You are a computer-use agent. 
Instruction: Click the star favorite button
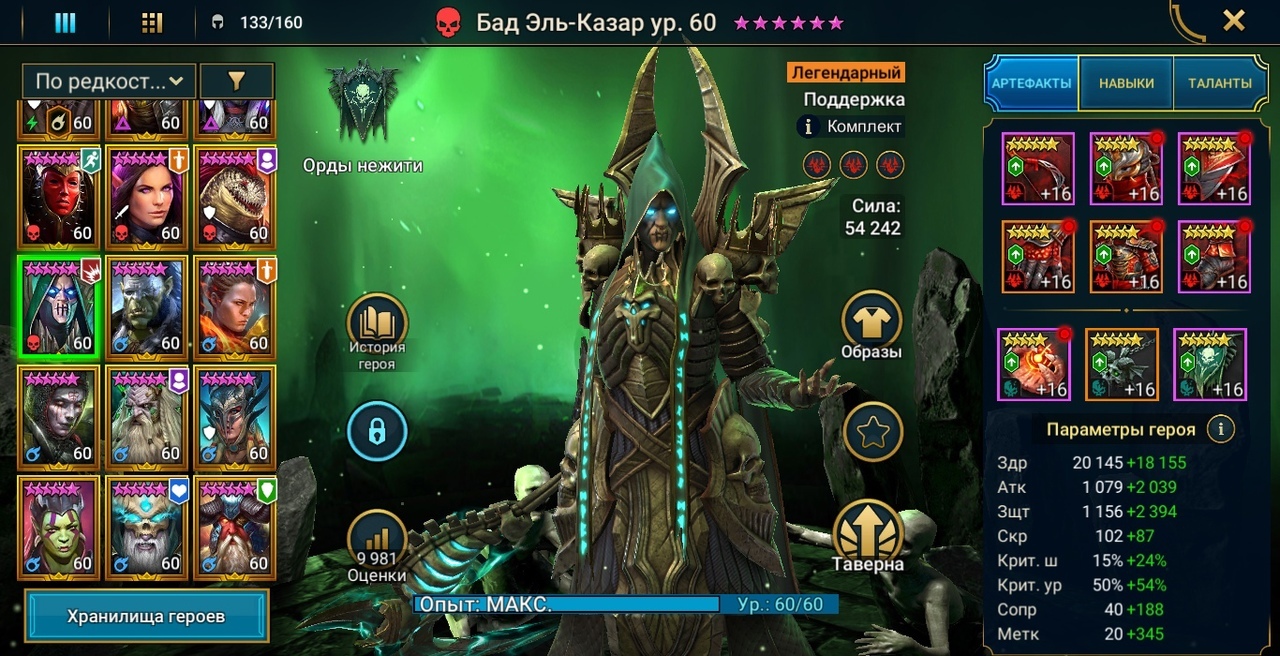(x=872, y=432)
